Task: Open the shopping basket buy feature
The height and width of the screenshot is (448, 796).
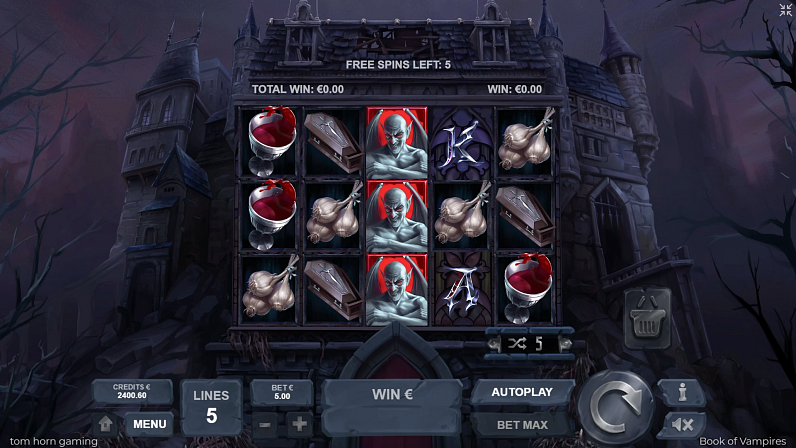Action: coord(646,319)
